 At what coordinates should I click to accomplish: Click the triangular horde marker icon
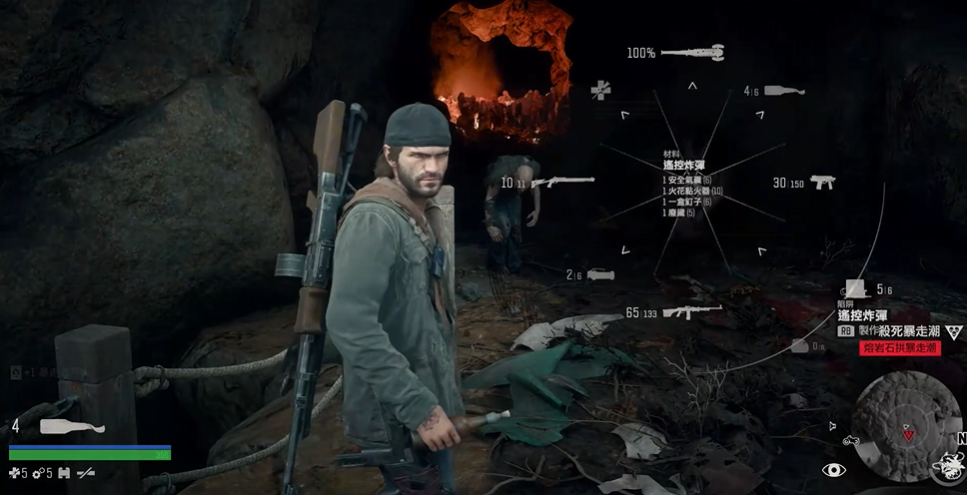(953, 330)
